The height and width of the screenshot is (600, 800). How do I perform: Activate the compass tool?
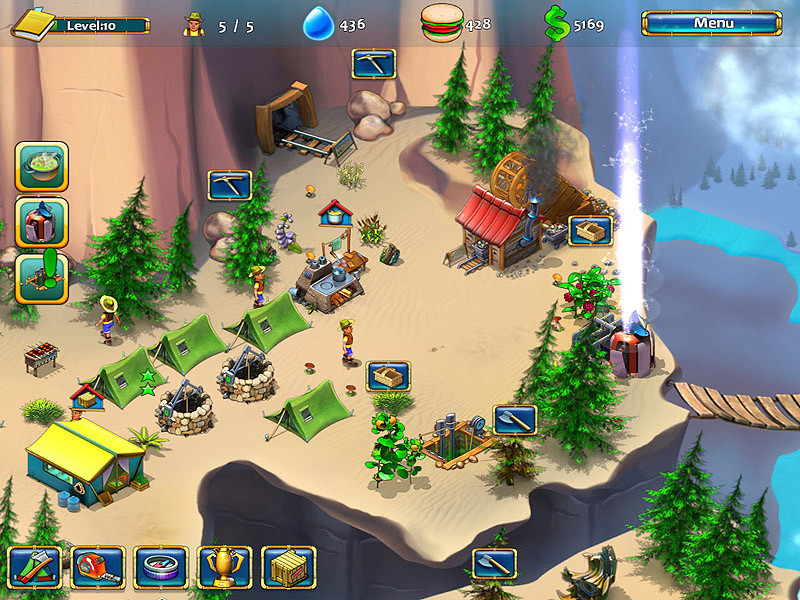tap(161, 567)
